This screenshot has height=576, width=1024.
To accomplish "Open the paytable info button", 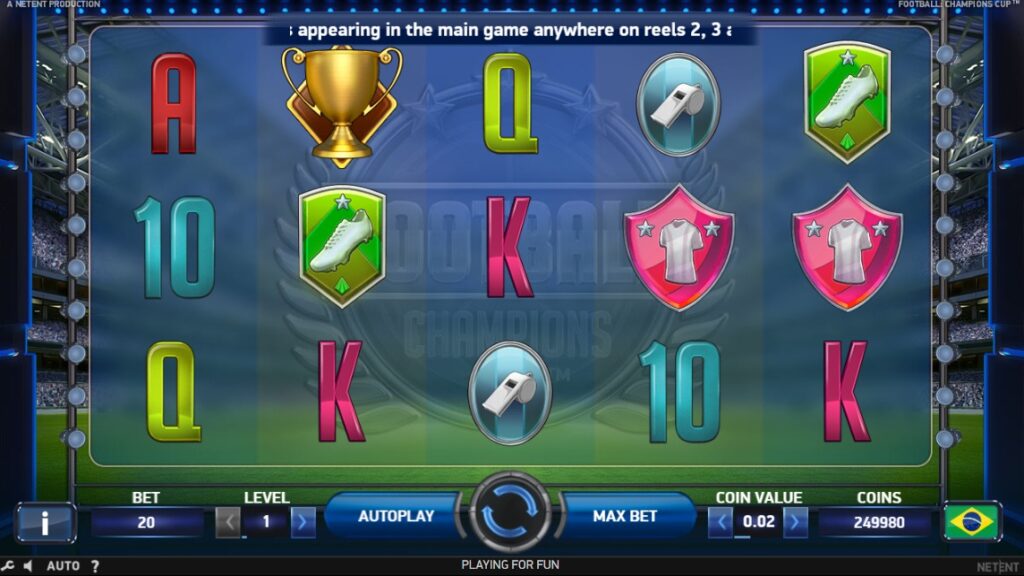I will 45,521.
